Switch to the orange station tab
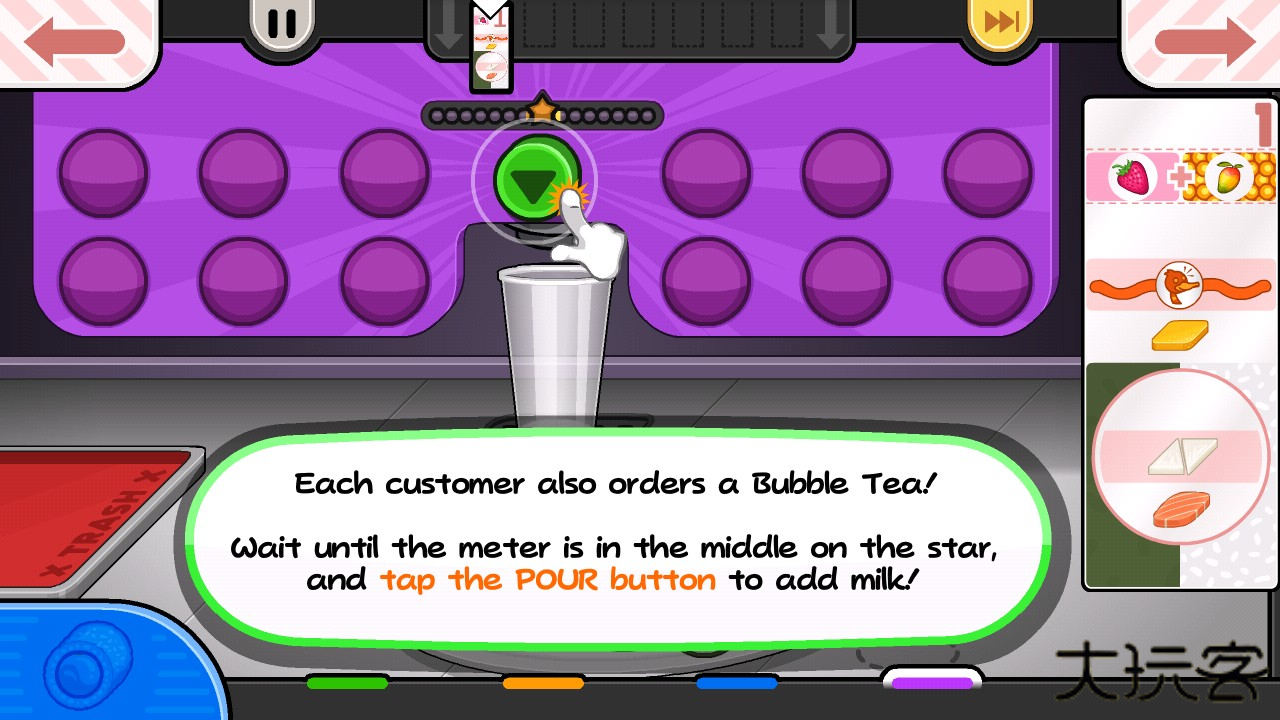This screenshot has height=720, width=1280. pyautogui.click(x=543, y=683)
